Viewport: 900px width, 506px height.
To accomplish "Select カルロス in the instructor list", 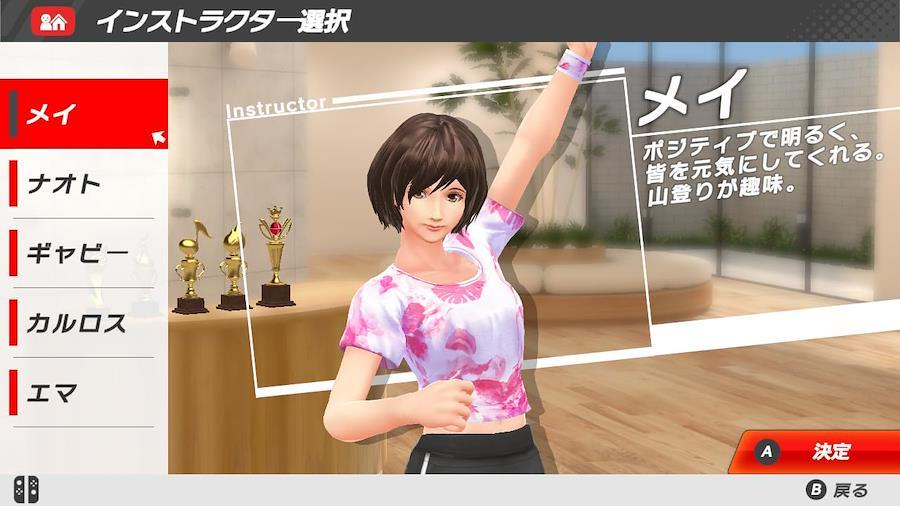I will 80,323.
